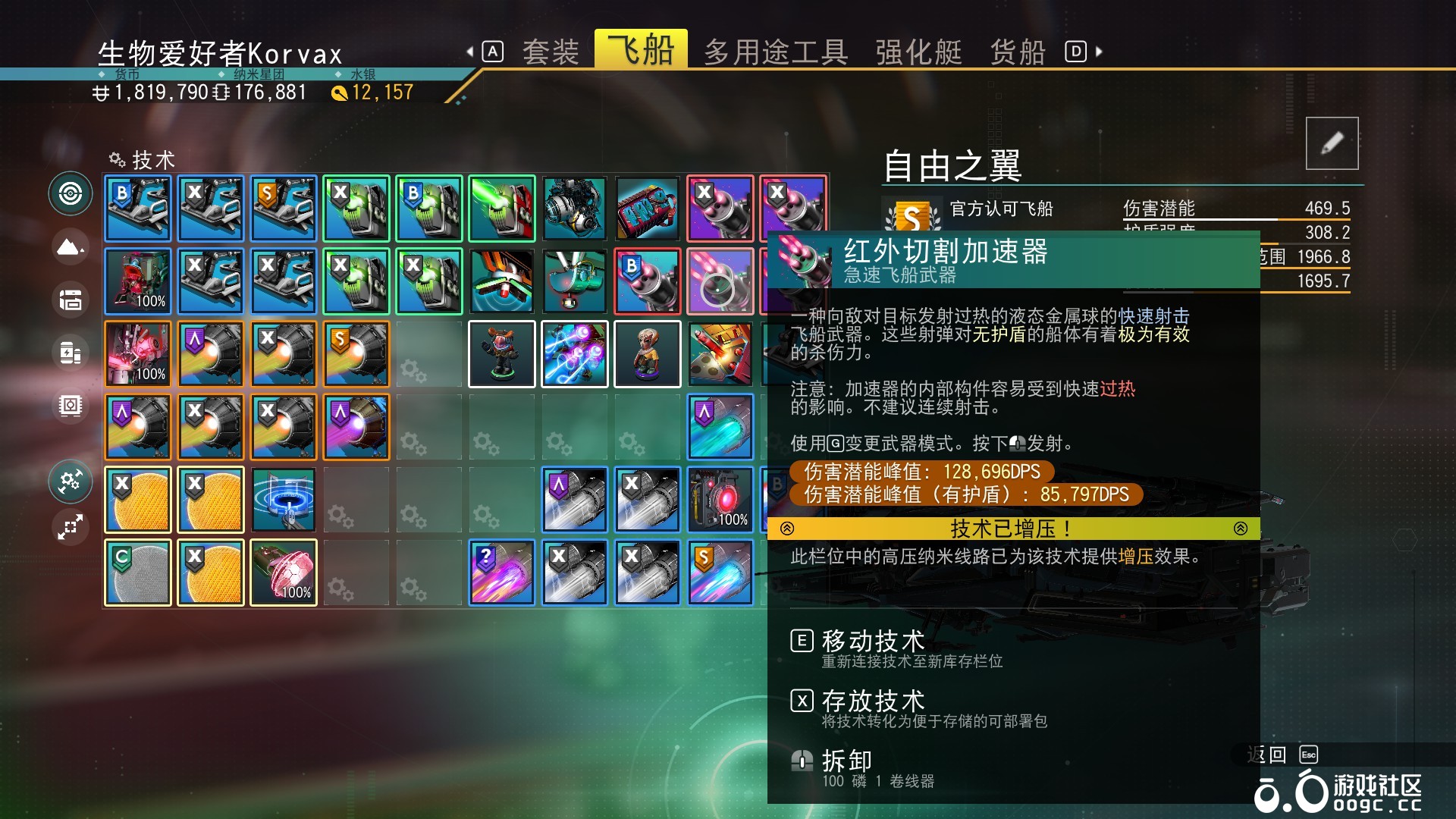Click the expand arrows icon at sidebar bottom
Screen dimensions: 1456x819
click(70, 527)
